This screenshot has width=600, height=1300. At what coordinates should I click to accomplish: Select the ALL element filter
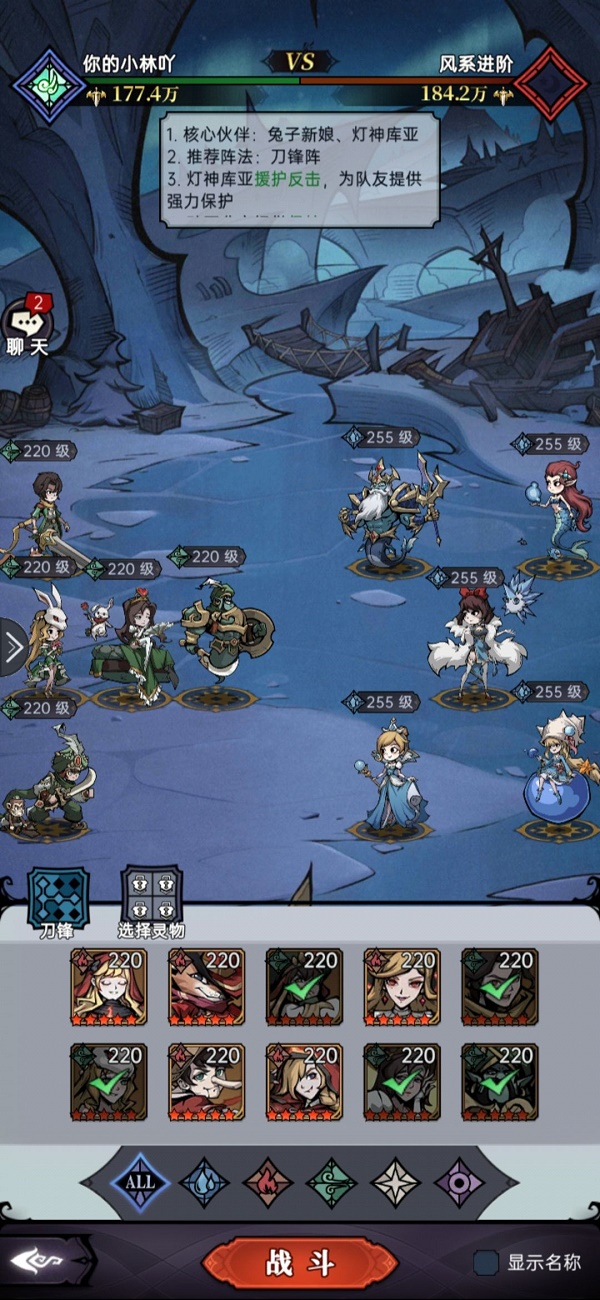coord(140,1181)
